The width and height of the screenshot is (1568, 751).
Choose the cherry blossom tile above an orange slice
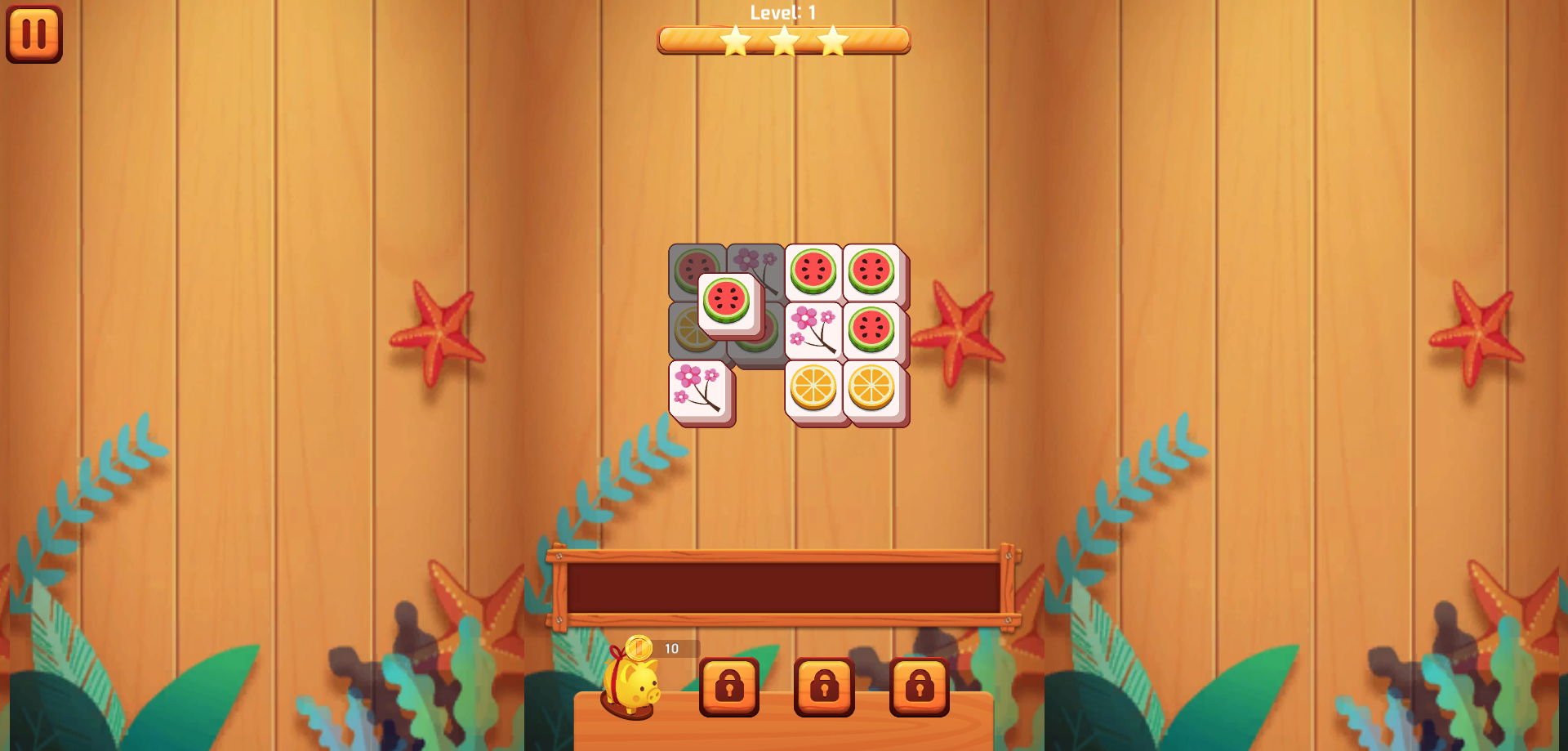pos(813,329)
